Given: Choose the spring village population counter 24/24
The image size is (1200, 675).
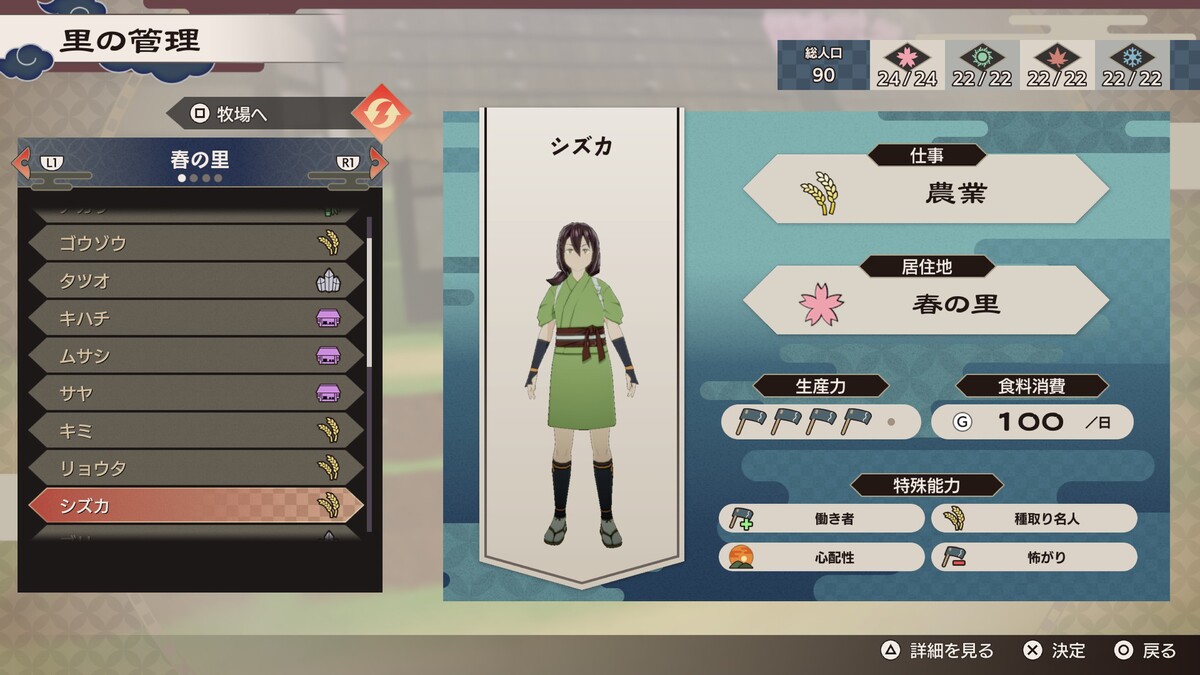Looking at the screenshot, I should point(907,66).
